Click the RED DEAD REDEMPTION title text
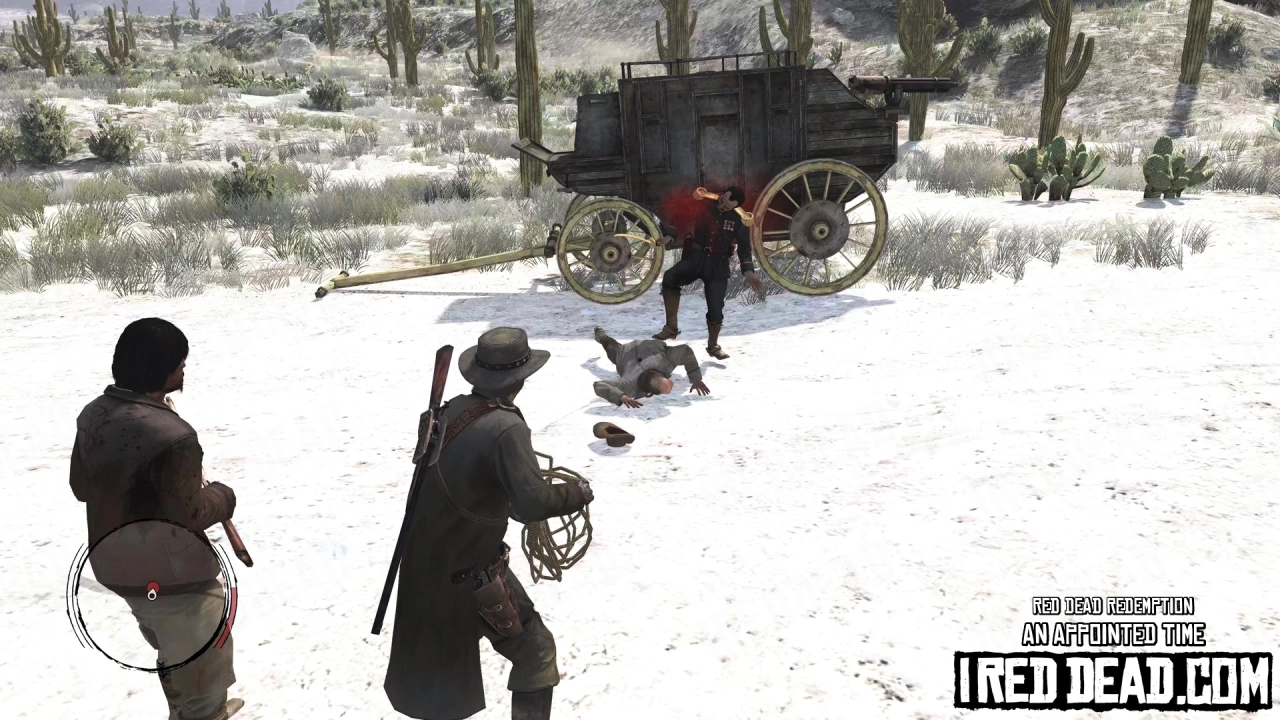The height and width of the screenshot is (720, 1280). pyautogui.click(x=1112, y=605)
